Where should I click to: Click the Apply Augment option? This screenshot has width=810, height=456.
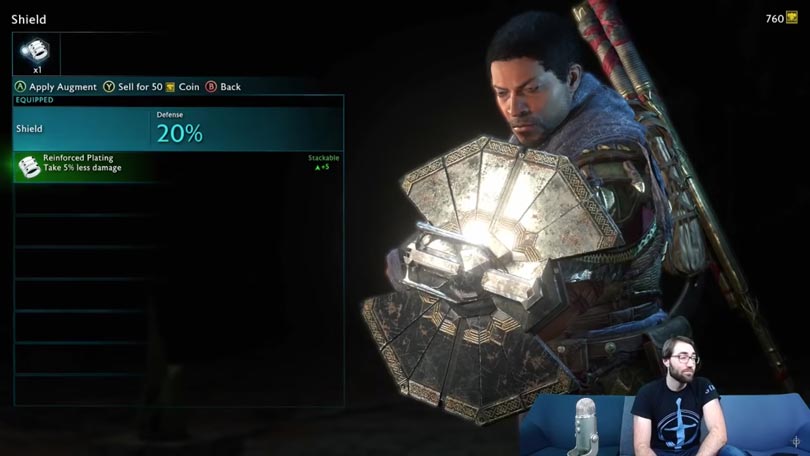55,87
